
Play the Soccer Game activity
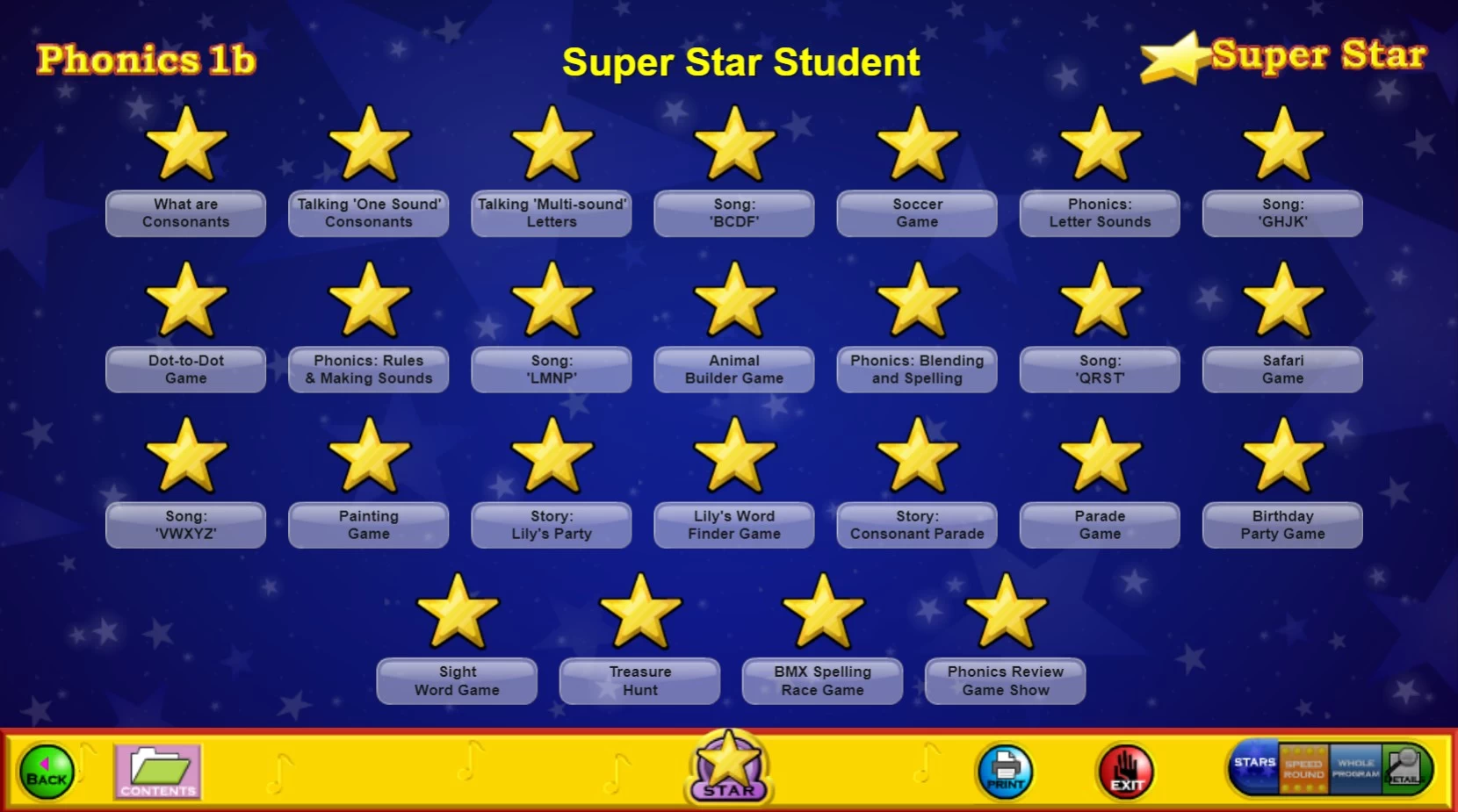(917, 213)
